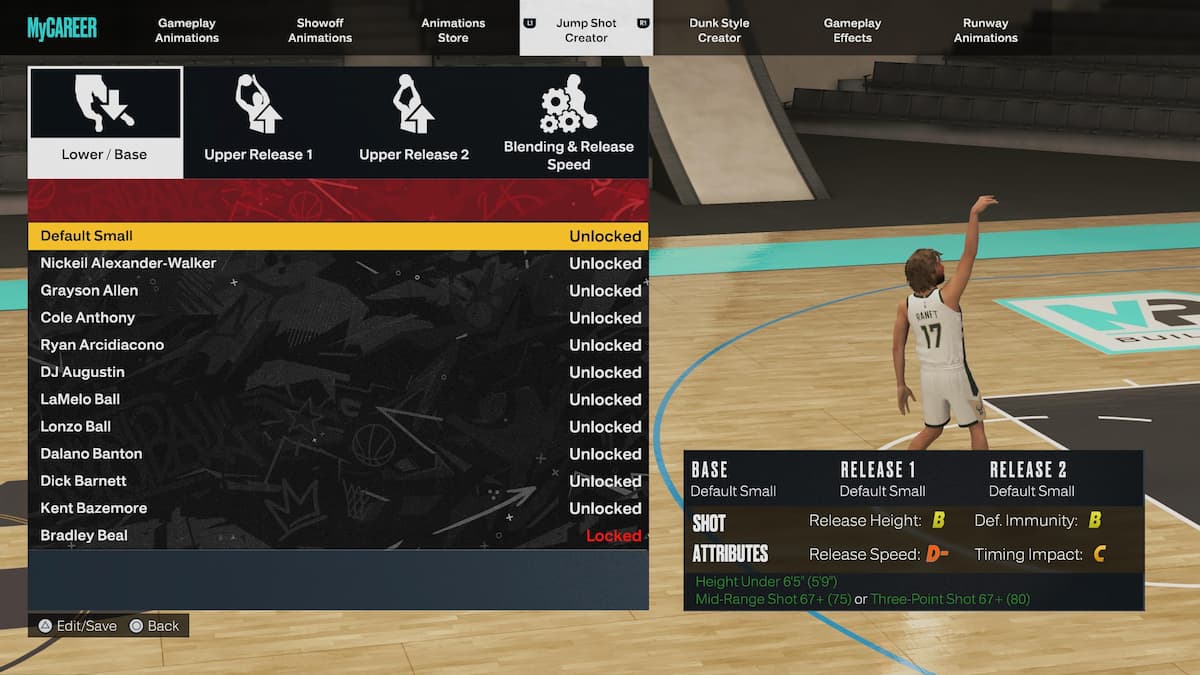Image resolution: width=1200 pixels, height=675 pixels.
Task: Open the Dunk Style Creator tab
Action: (719, 30)
